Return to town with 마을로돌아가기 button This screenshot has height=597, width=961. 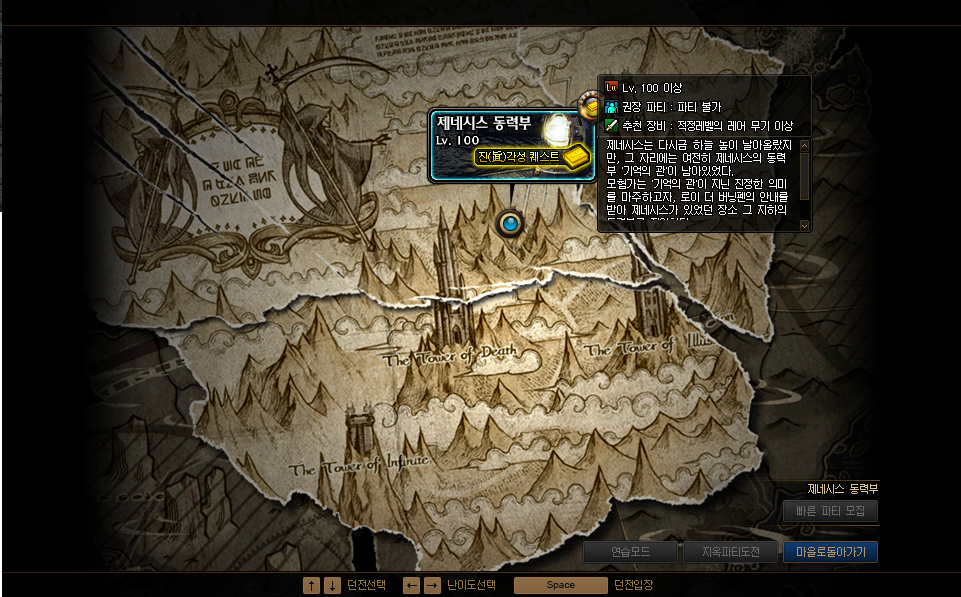tap(830, 552)
